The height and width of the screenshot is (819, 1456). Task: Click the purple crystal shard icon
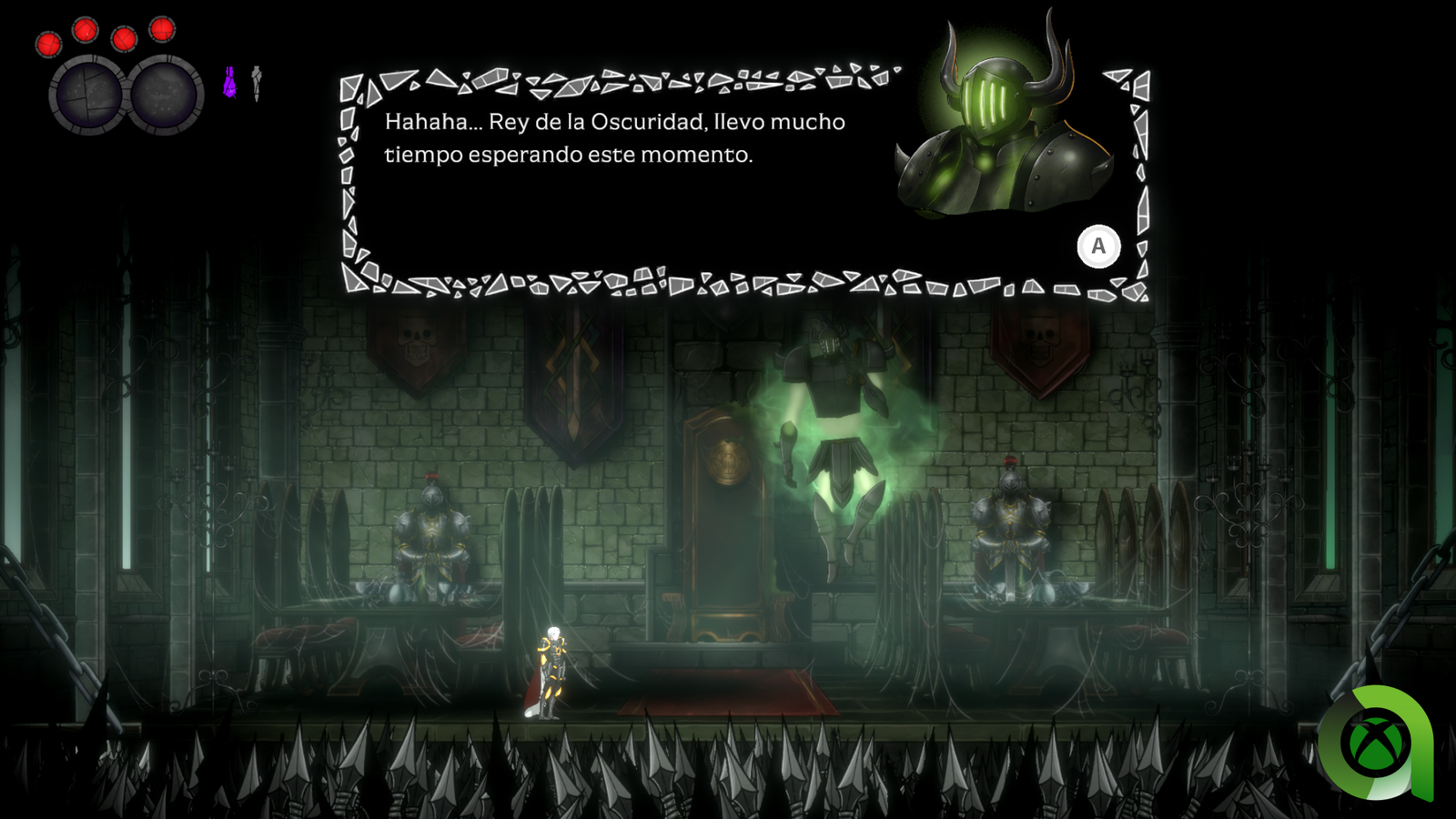click(x=230, y=83)
